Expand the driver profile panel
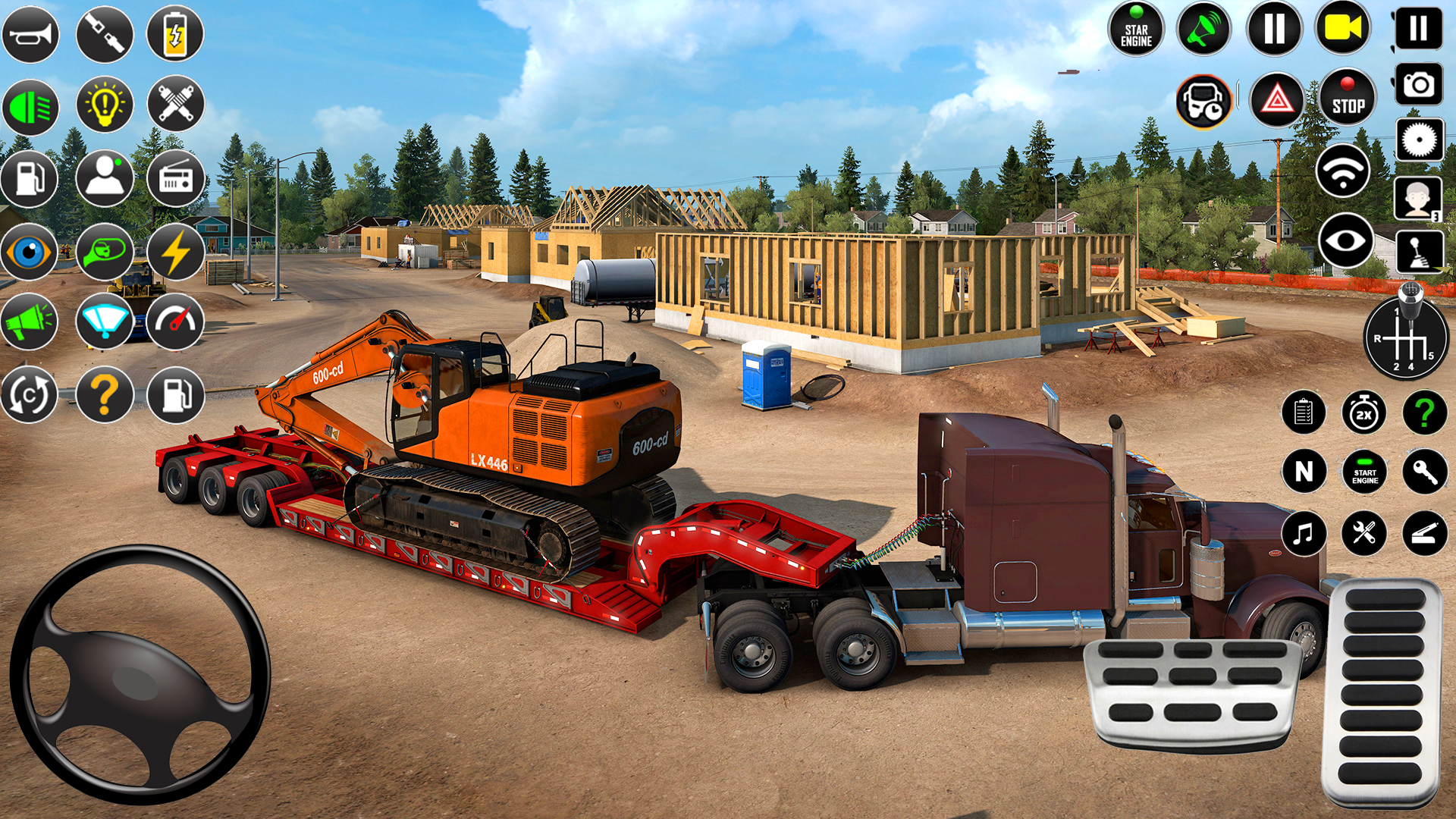Viewport: 1456px width, 819px height. 1419,199
